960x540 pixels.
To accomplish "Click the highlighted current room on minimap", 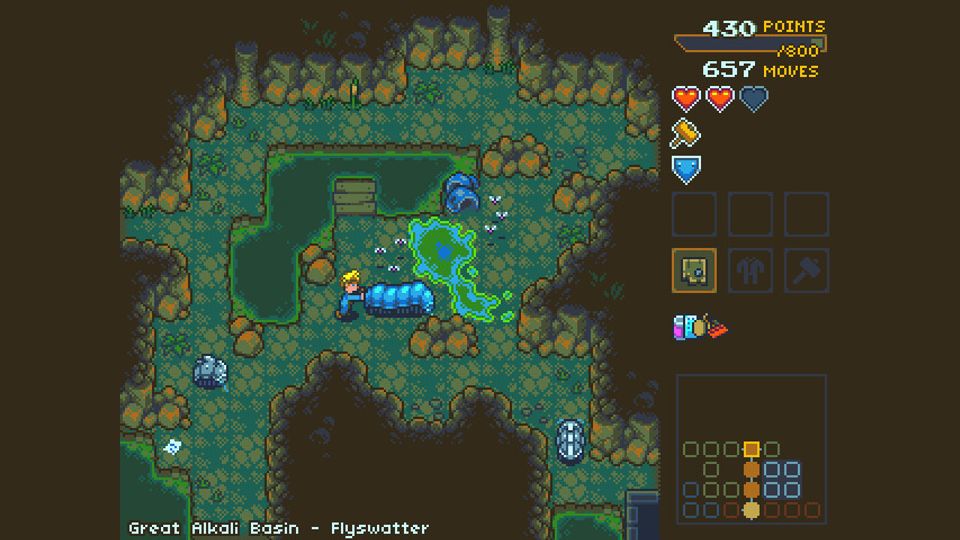I will click(x=751, y=449).
